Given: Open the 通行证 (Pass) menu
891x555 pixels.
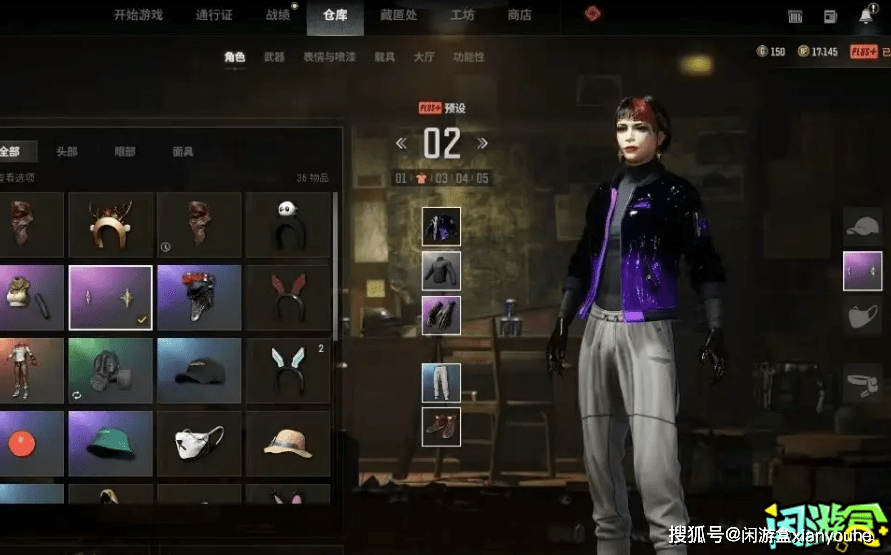Looking at the screenshot, I should (x=215, y=15).
